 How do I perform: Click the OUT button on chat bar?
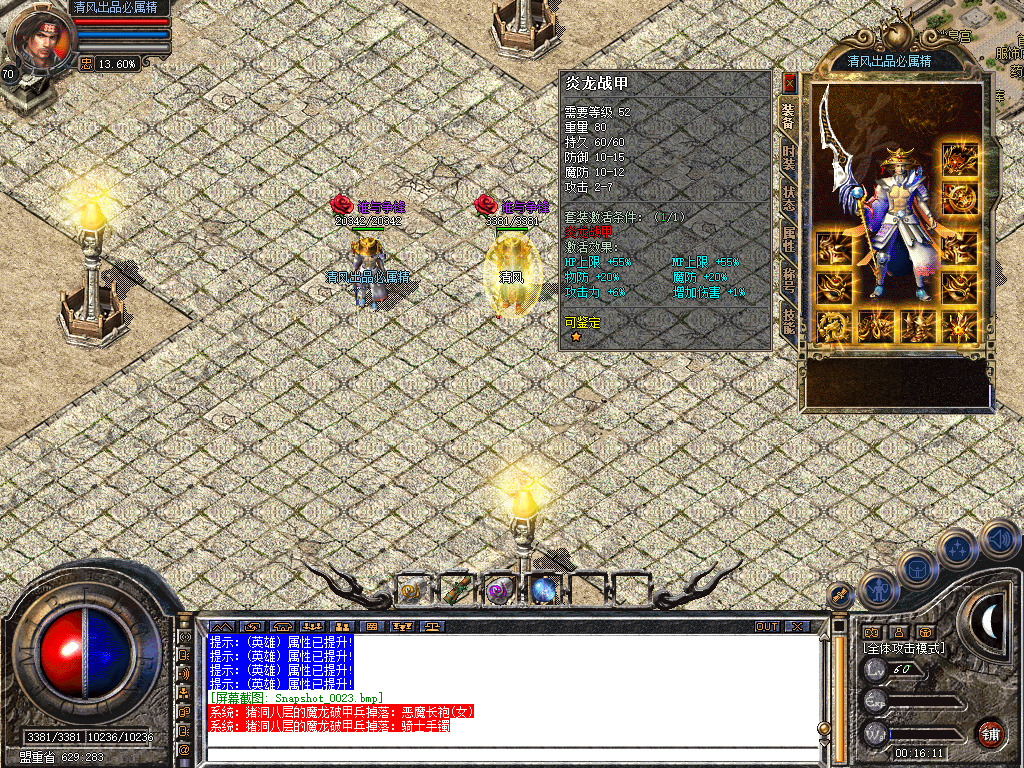click(x=766, y=626)
